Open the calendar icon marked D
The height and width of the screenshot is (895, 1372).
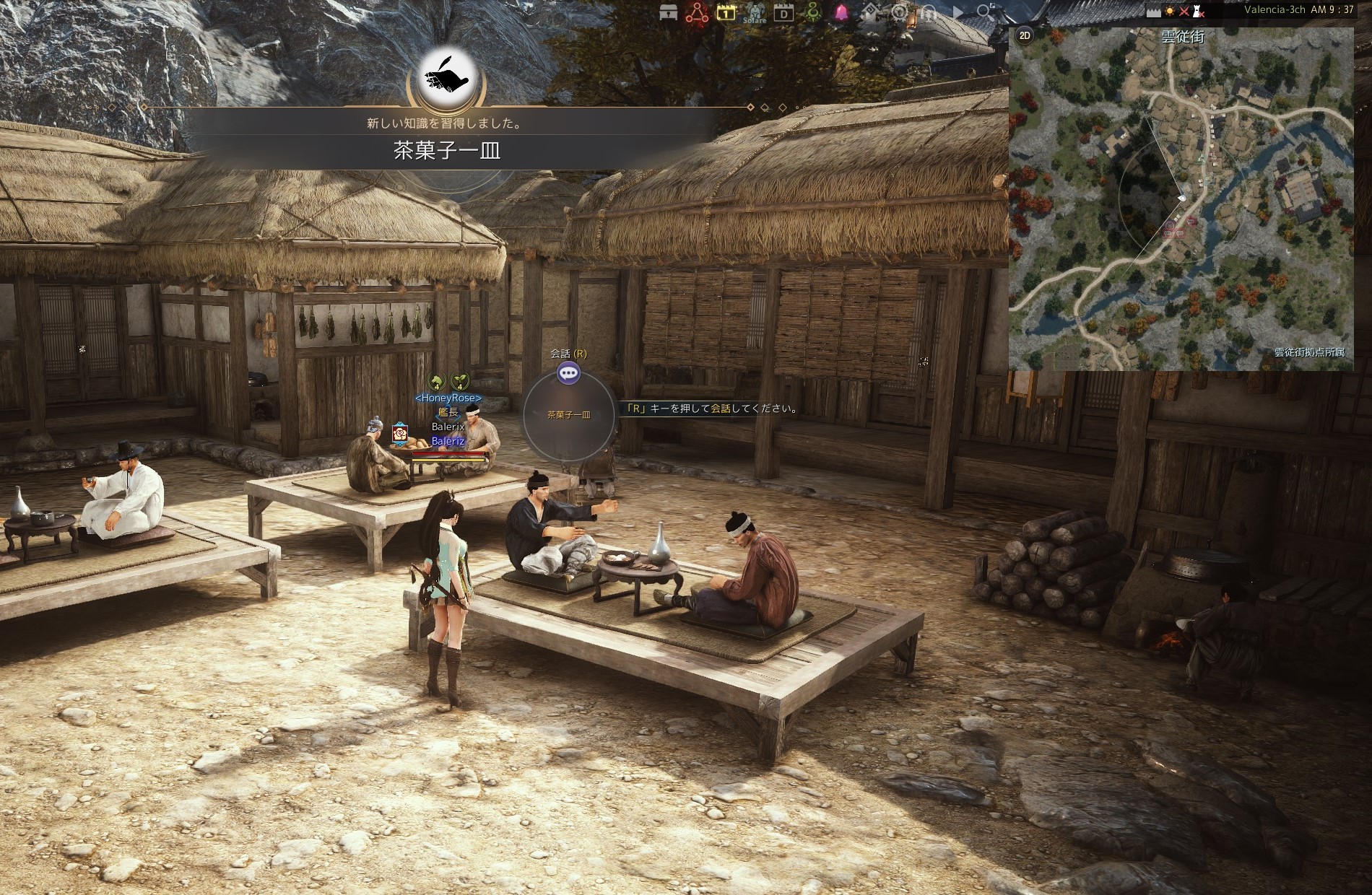click(x=783, y=12)
